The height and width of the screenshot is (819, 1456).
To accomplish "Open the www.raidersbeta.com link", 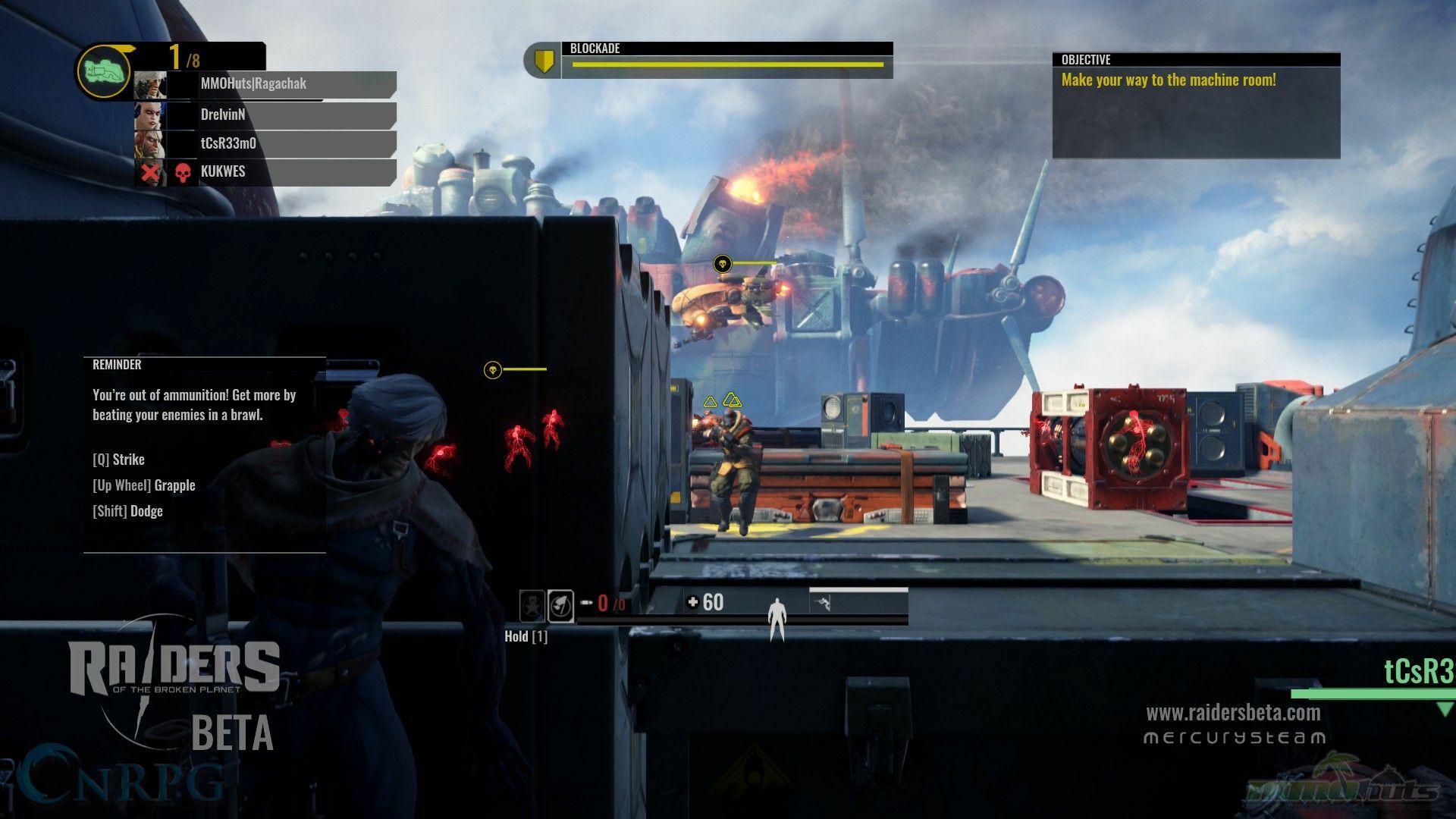I will point(1233,713).
